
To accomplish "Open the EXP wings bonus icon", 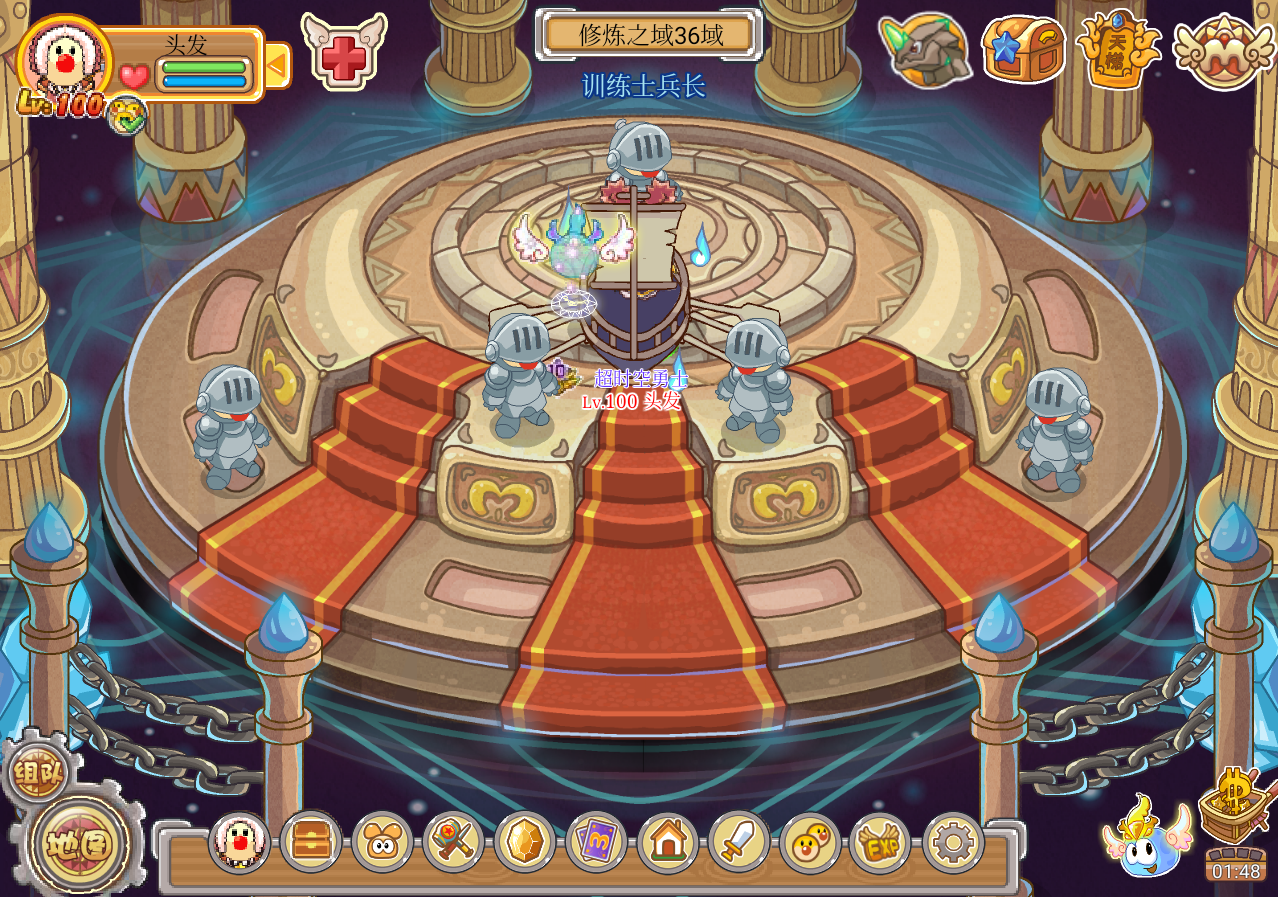I will click(881, 843).
